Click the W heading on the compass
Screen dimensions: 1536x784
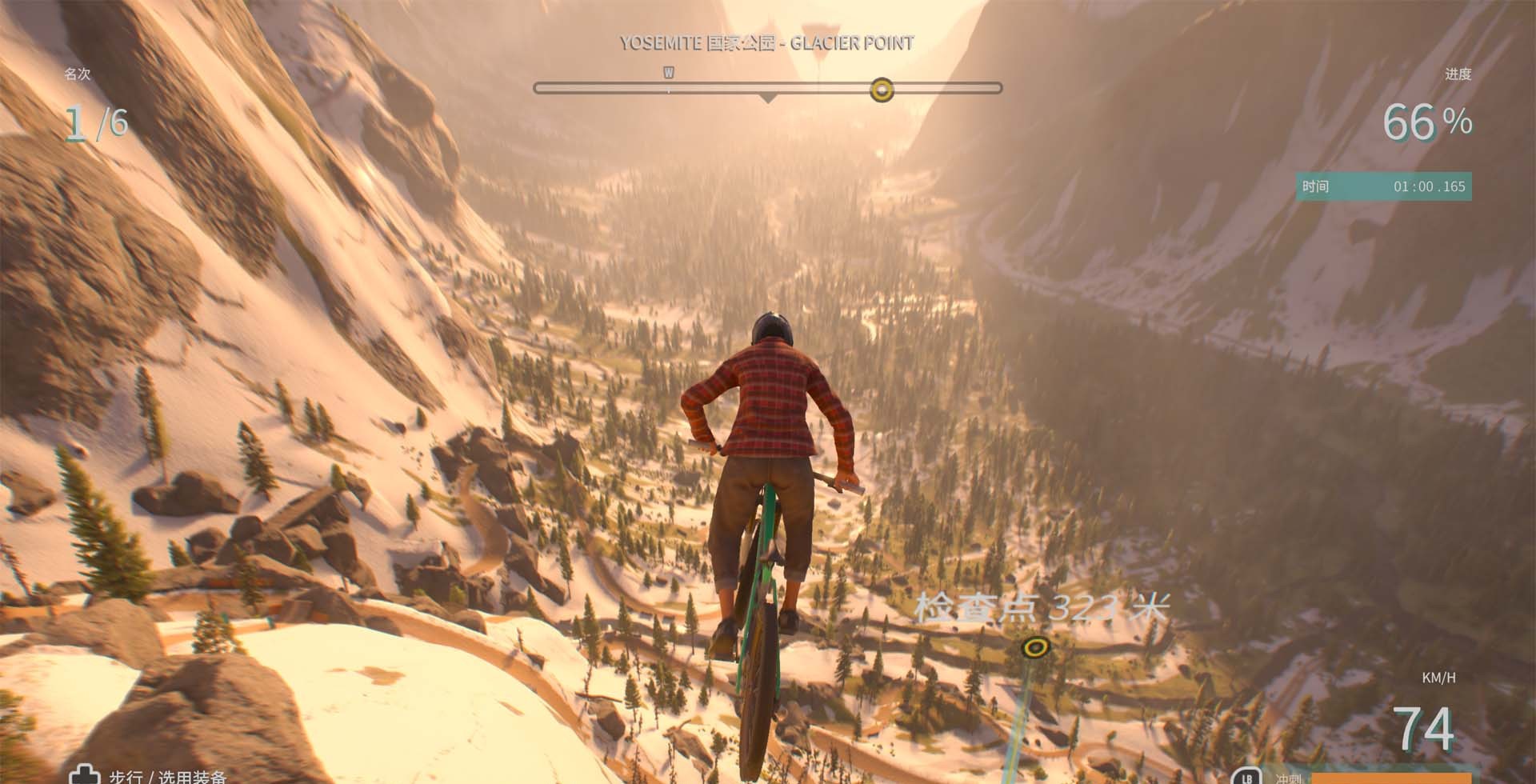669,74
